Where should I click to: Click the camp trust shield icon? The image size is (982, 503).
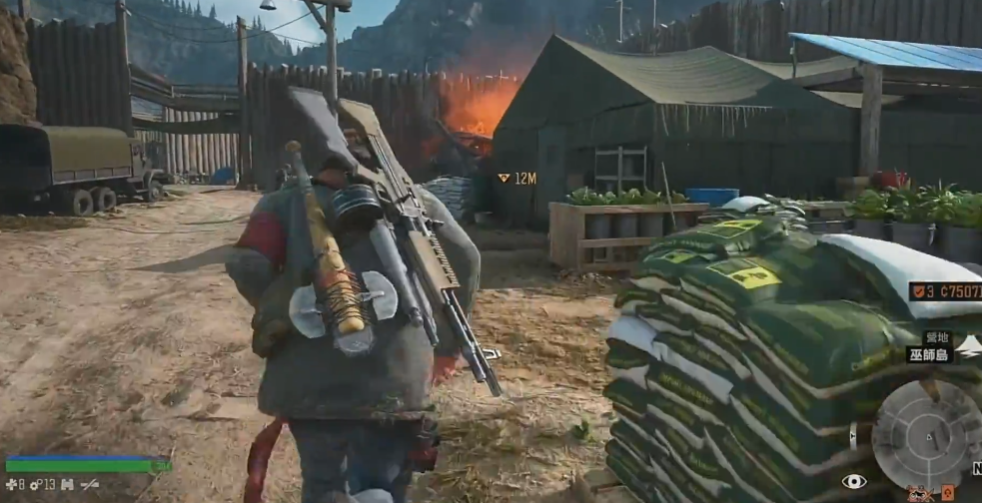coord(918,292)
